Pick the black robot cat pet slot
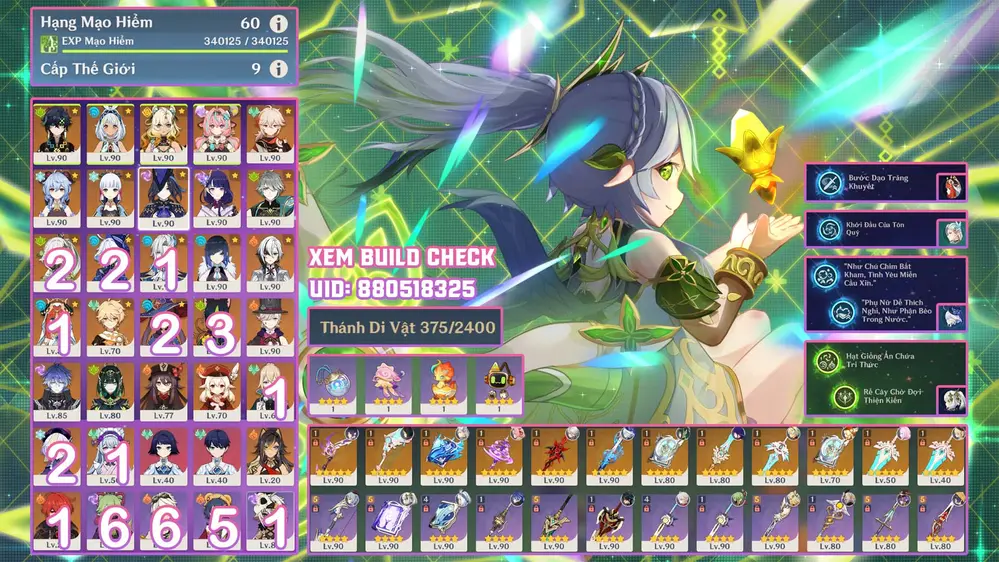The height and width of the screenshot is (562, 999). [497, 385]
